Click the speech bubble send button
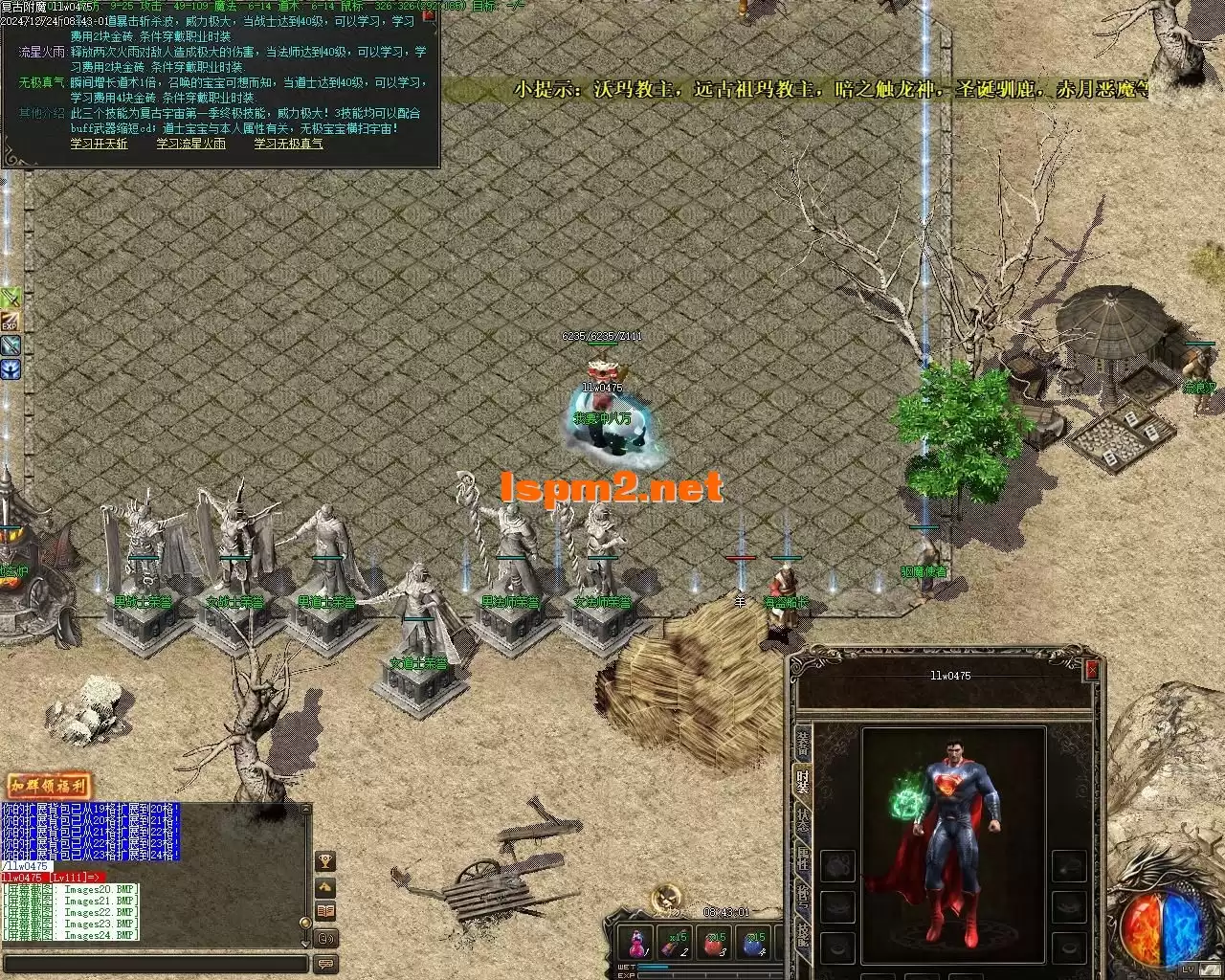The height and width of the screenshot is (980, 1225). (325, 964)
